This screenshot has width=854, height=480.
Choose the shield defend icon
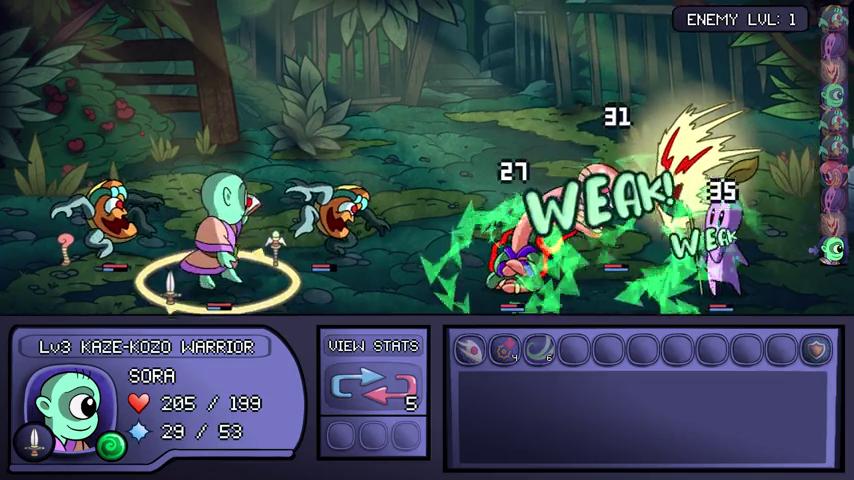click(816, 349)
